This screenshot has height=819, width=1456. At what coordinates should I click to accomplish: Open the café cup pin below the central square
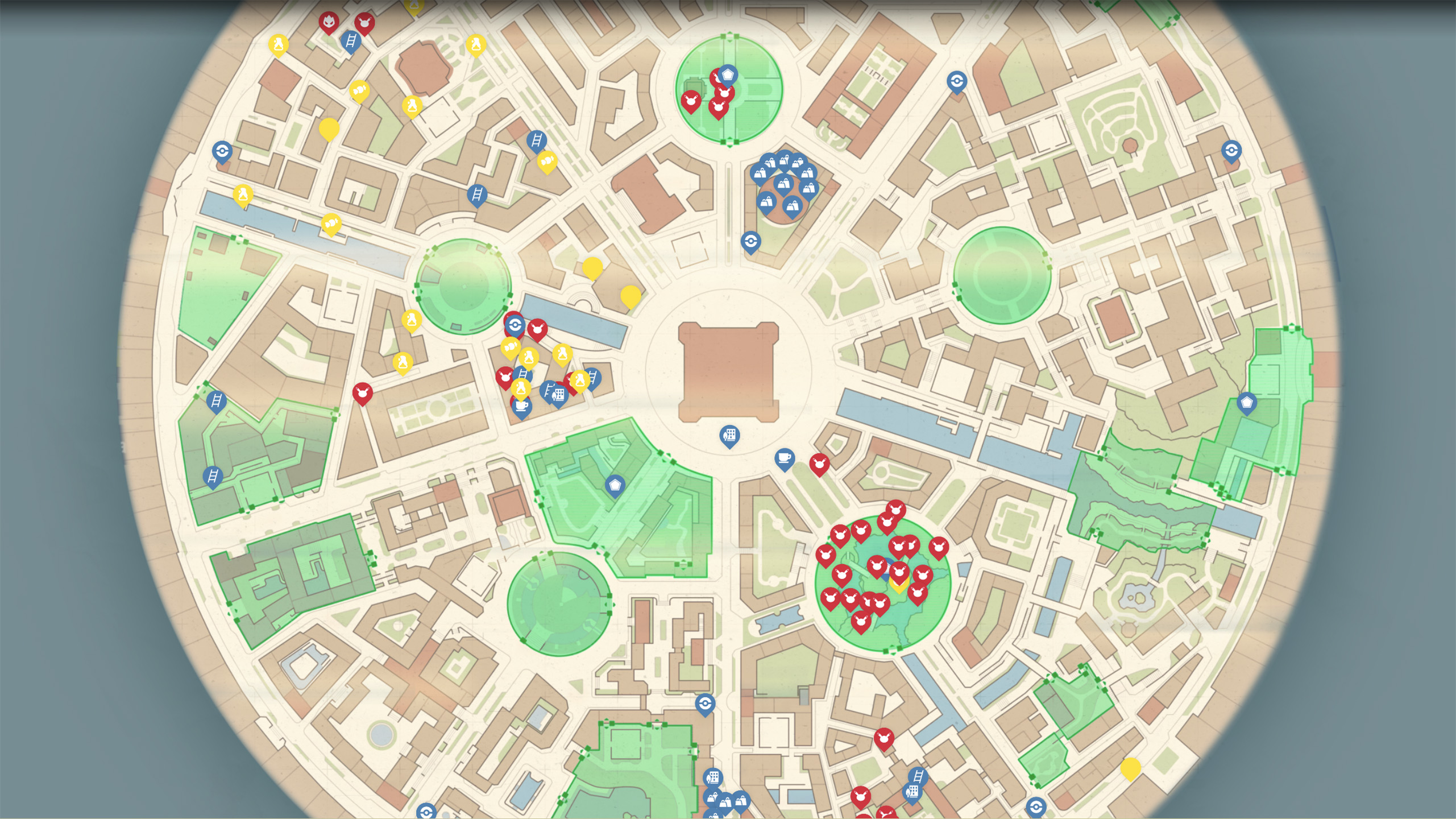785,458
